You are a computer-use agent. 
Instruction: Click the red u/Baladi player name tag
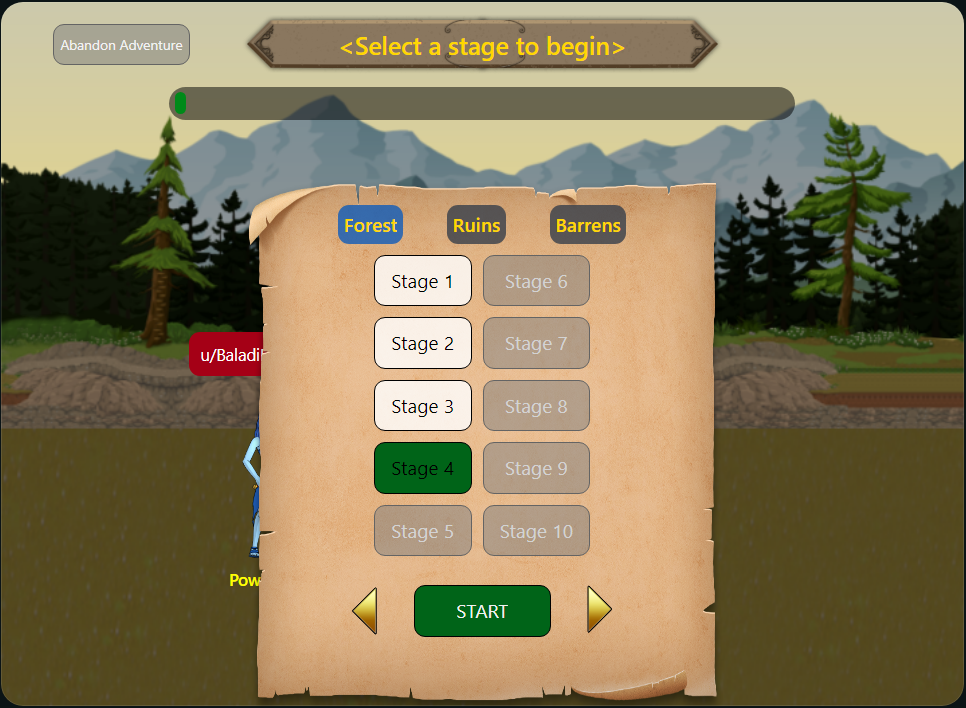point(226,354)
